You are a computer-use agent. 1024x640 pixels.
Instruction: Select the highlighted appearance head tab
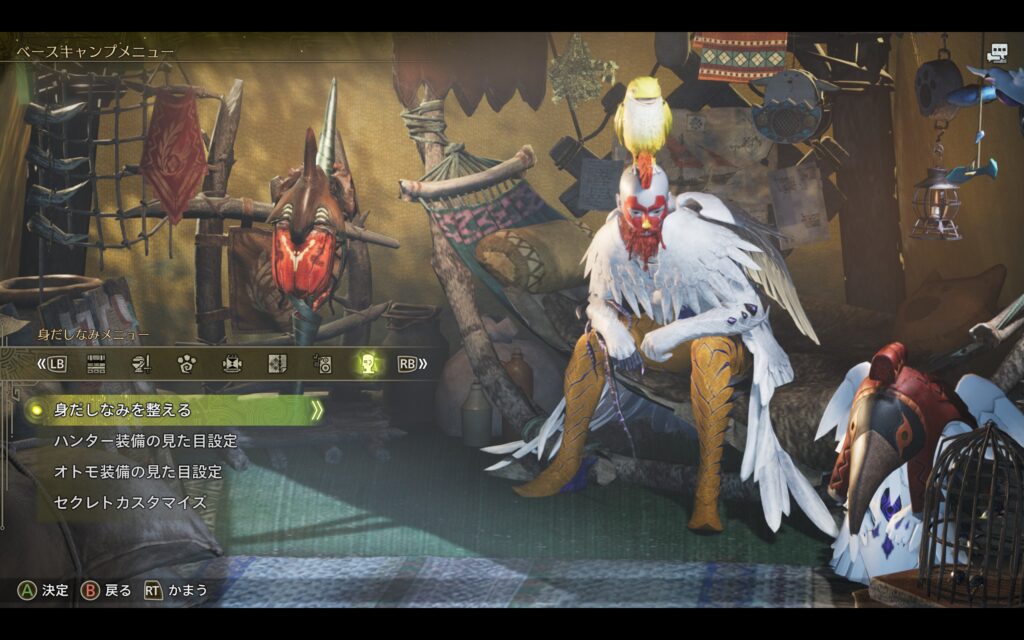[x=368, y=364]
